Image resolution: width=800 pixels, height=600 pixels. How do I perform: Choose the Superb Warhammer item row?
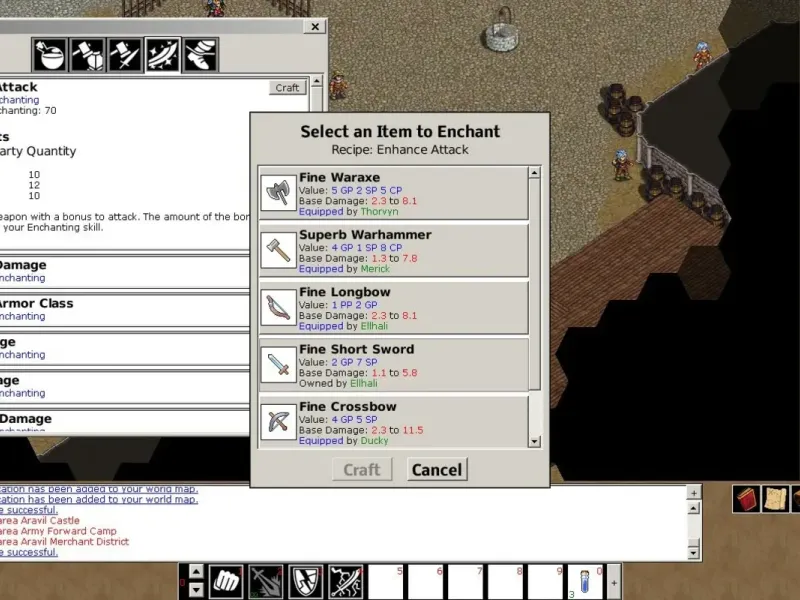click(x=393, y=250)
